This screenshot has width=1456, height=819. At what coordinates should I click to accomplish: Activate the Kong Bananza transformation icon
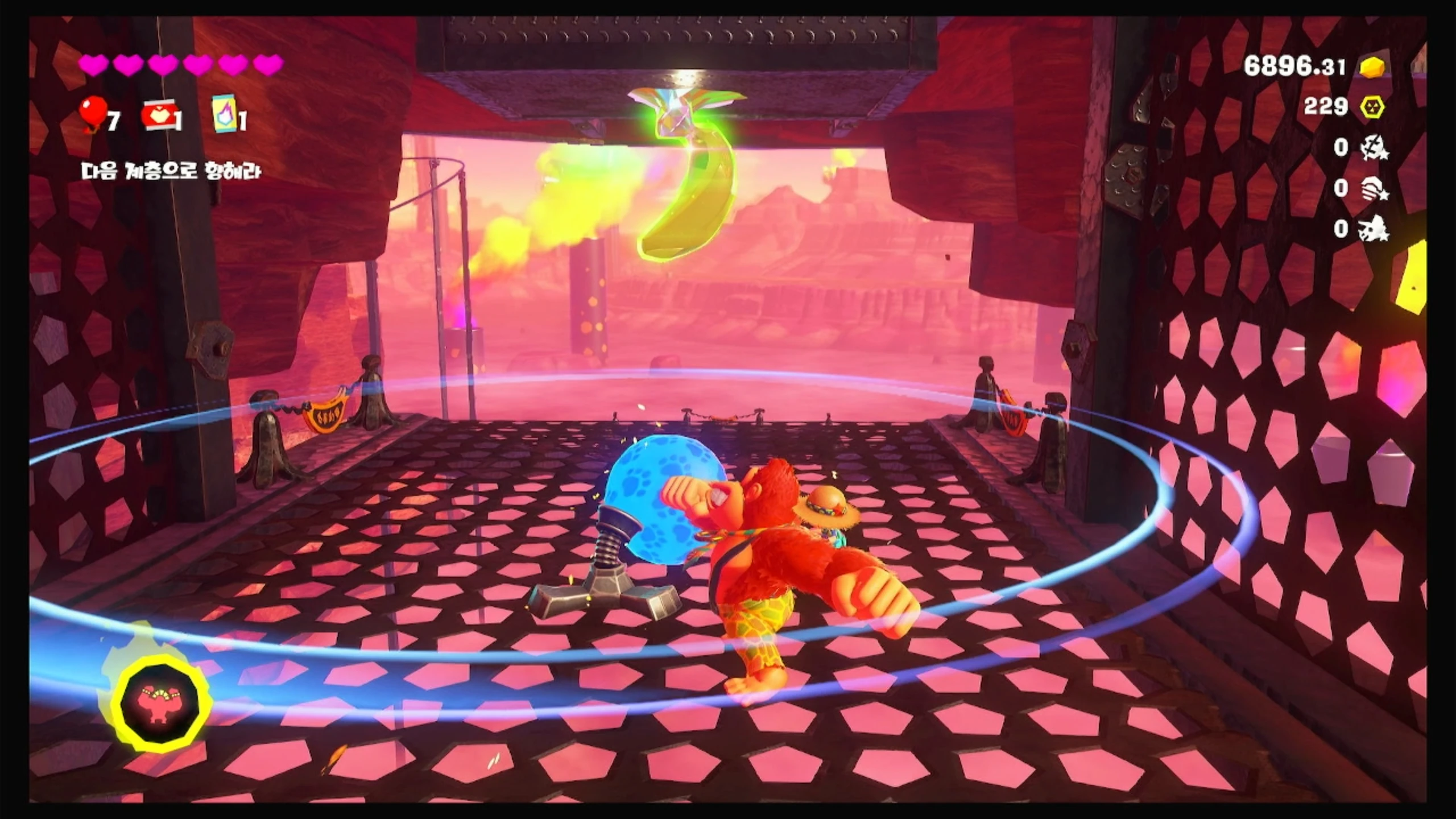pos(161,703)
